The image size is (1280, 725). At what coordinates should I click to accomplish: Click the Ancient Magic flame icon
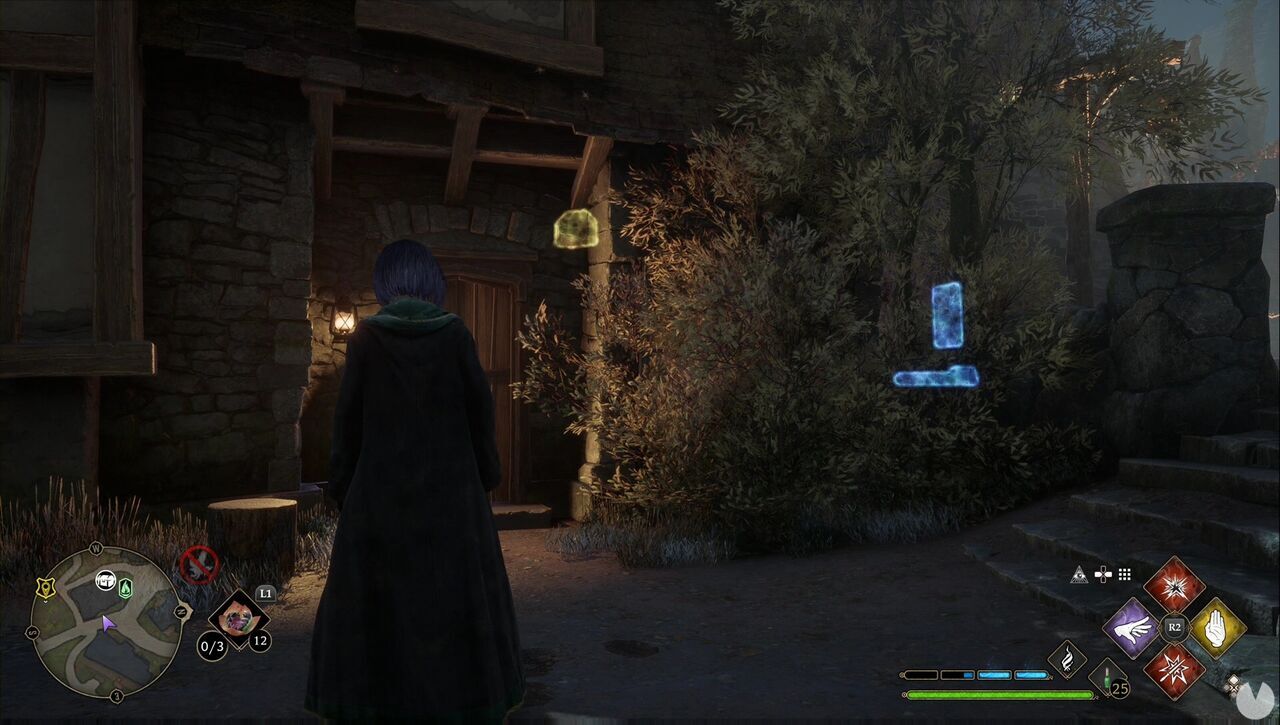pyautogui.click(x=1066, y=661)
